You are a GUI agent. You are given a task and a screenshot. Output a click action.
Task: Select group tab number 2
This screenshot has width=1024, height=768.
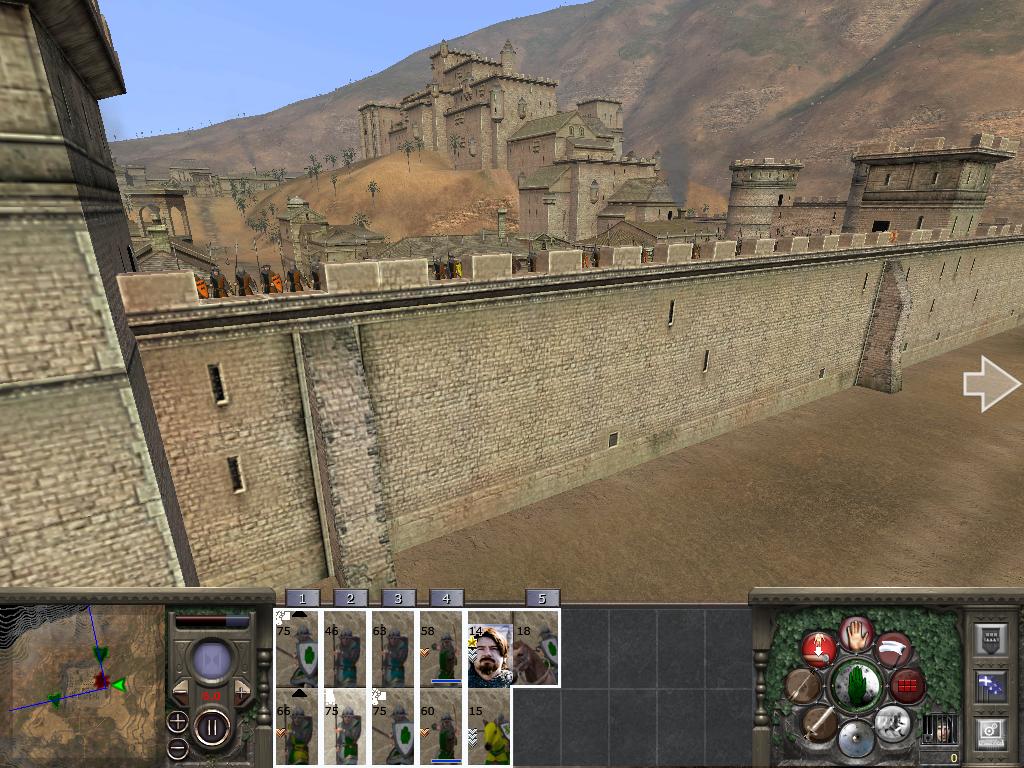point(350,598)
